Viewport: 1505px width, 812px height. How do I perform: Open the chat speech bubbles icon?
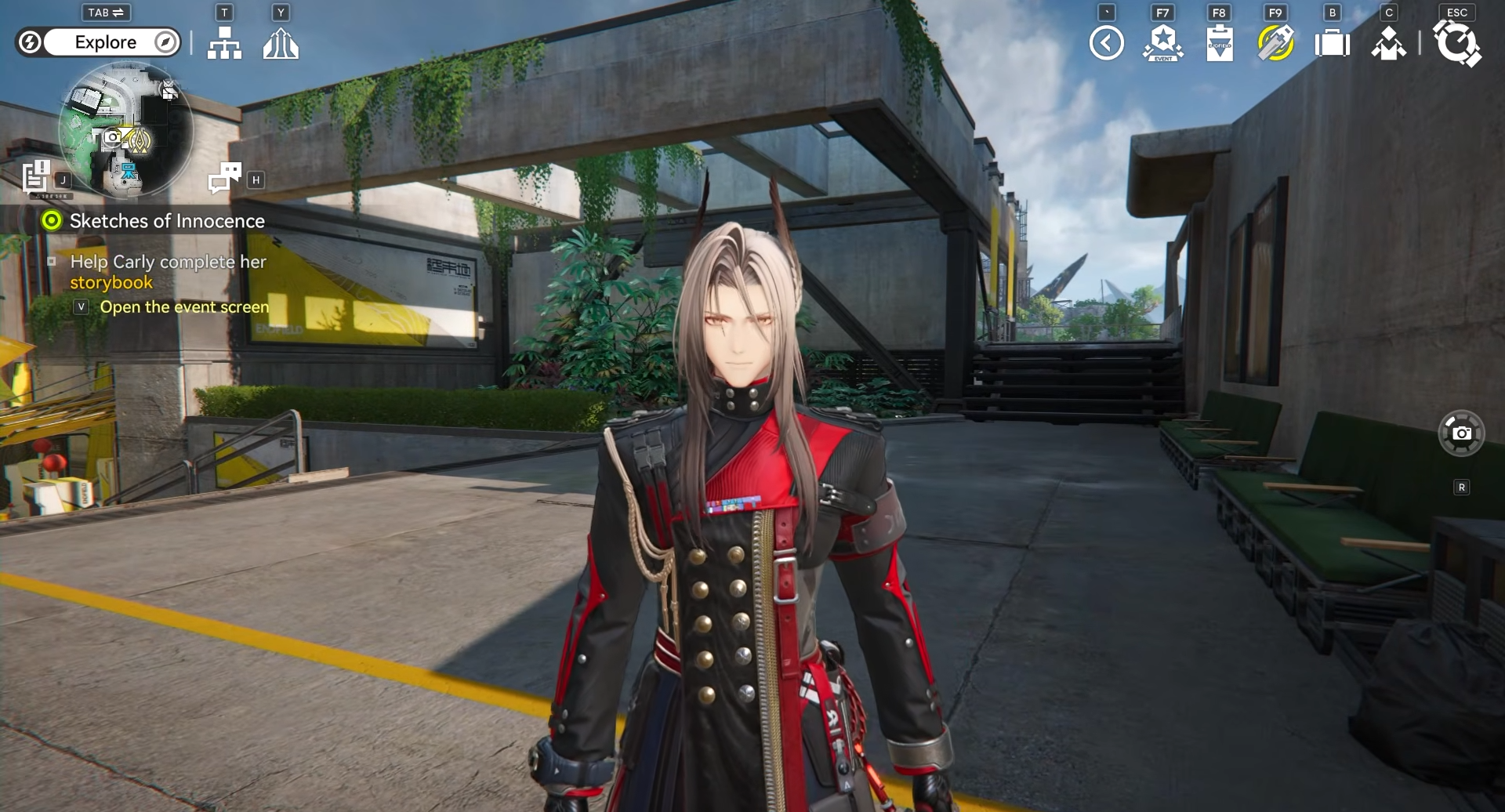point(225,178)
